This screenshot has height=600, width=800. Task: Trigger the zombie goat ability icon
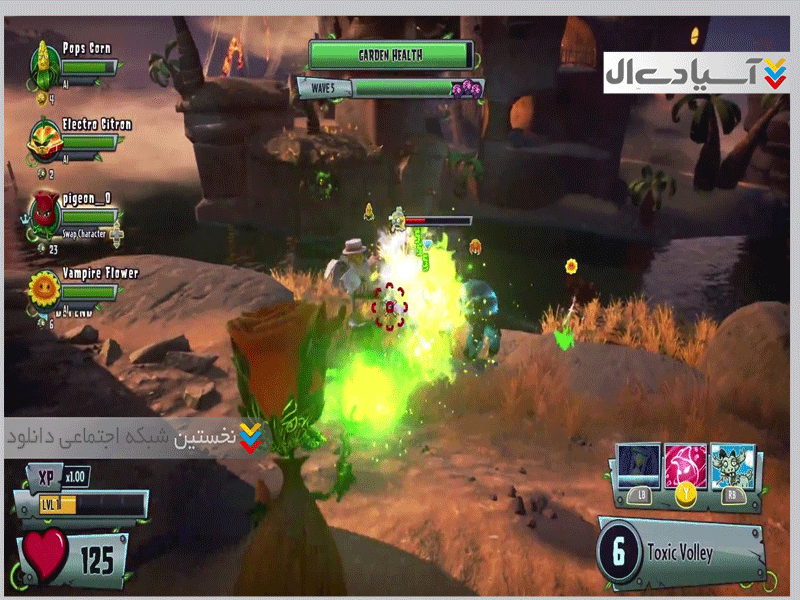[735, 467]
